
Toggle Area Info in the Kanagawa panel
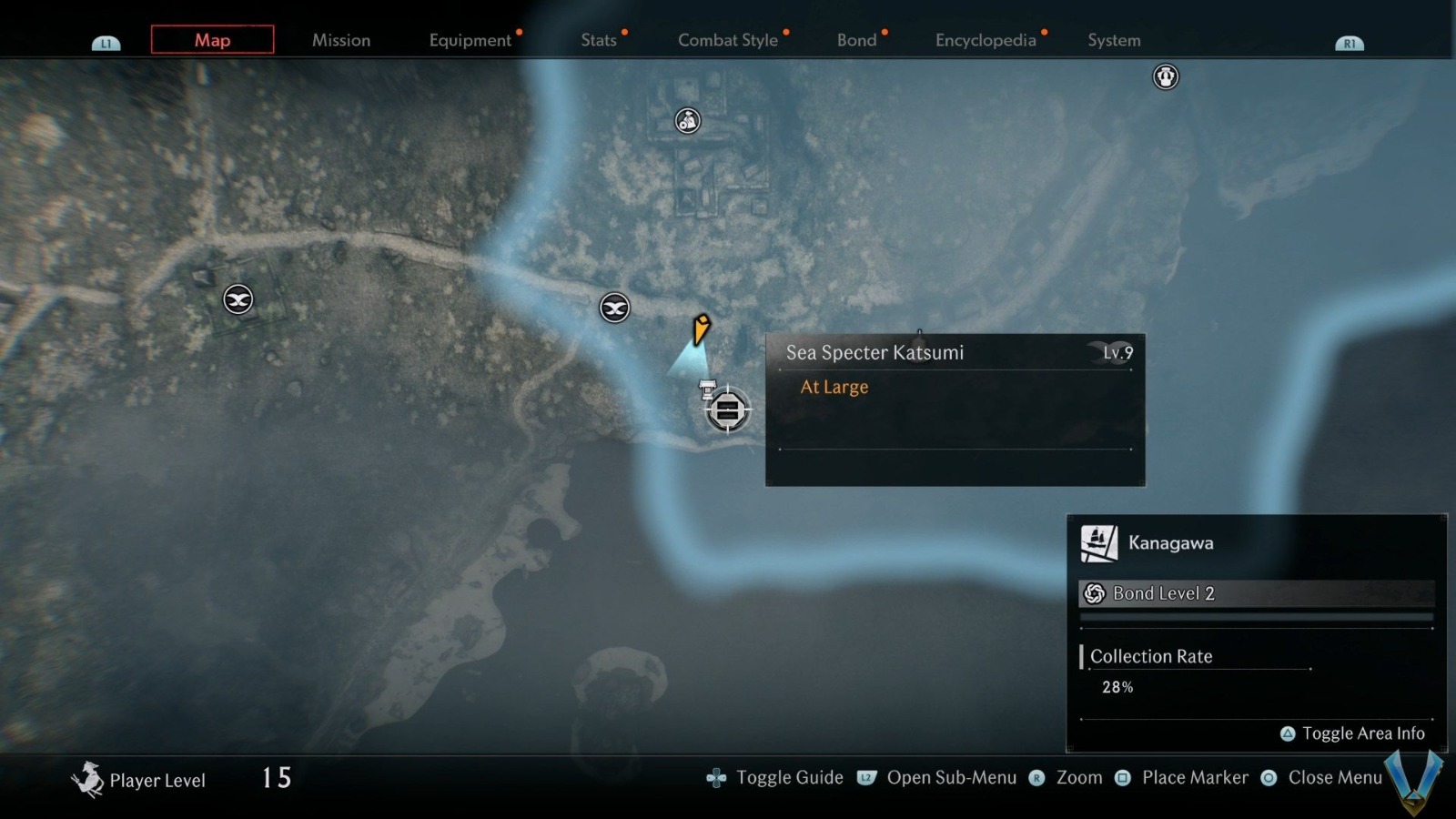[x=1352, y=733]
